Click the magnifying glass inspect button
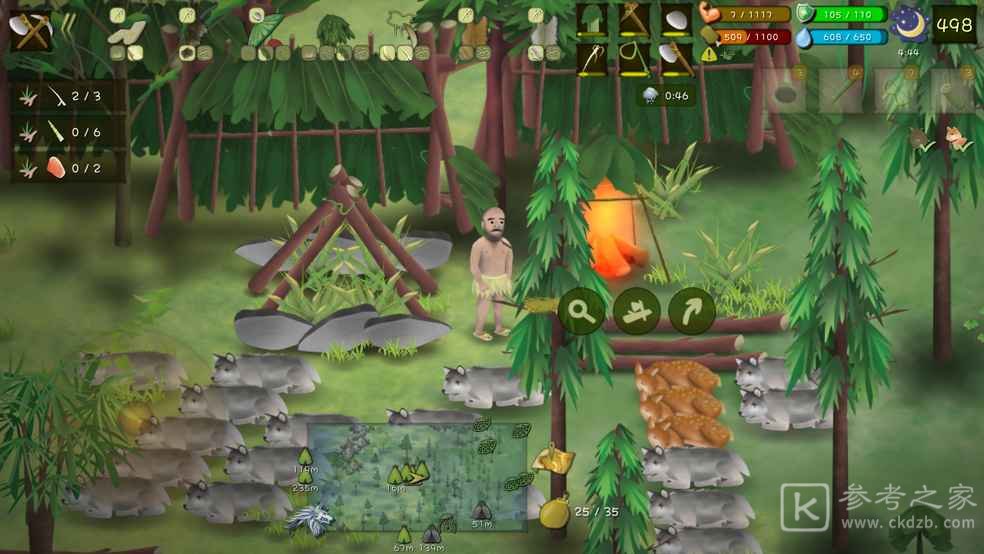The width and height of the screenshot is (984, 554). click(580, 311)
